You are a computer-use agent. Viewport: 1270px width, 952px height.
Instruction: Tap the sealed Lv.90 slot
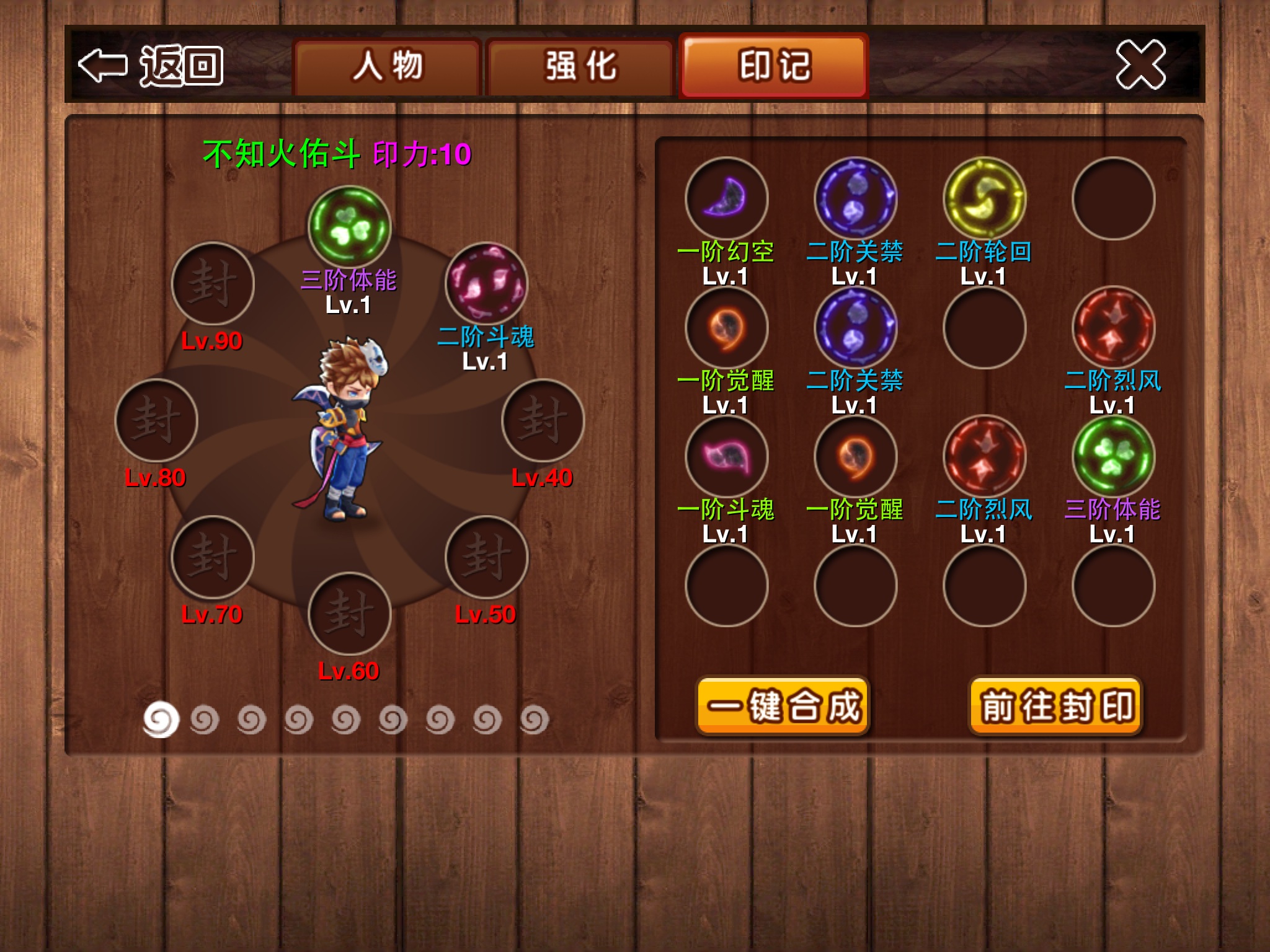pos(213,283)
